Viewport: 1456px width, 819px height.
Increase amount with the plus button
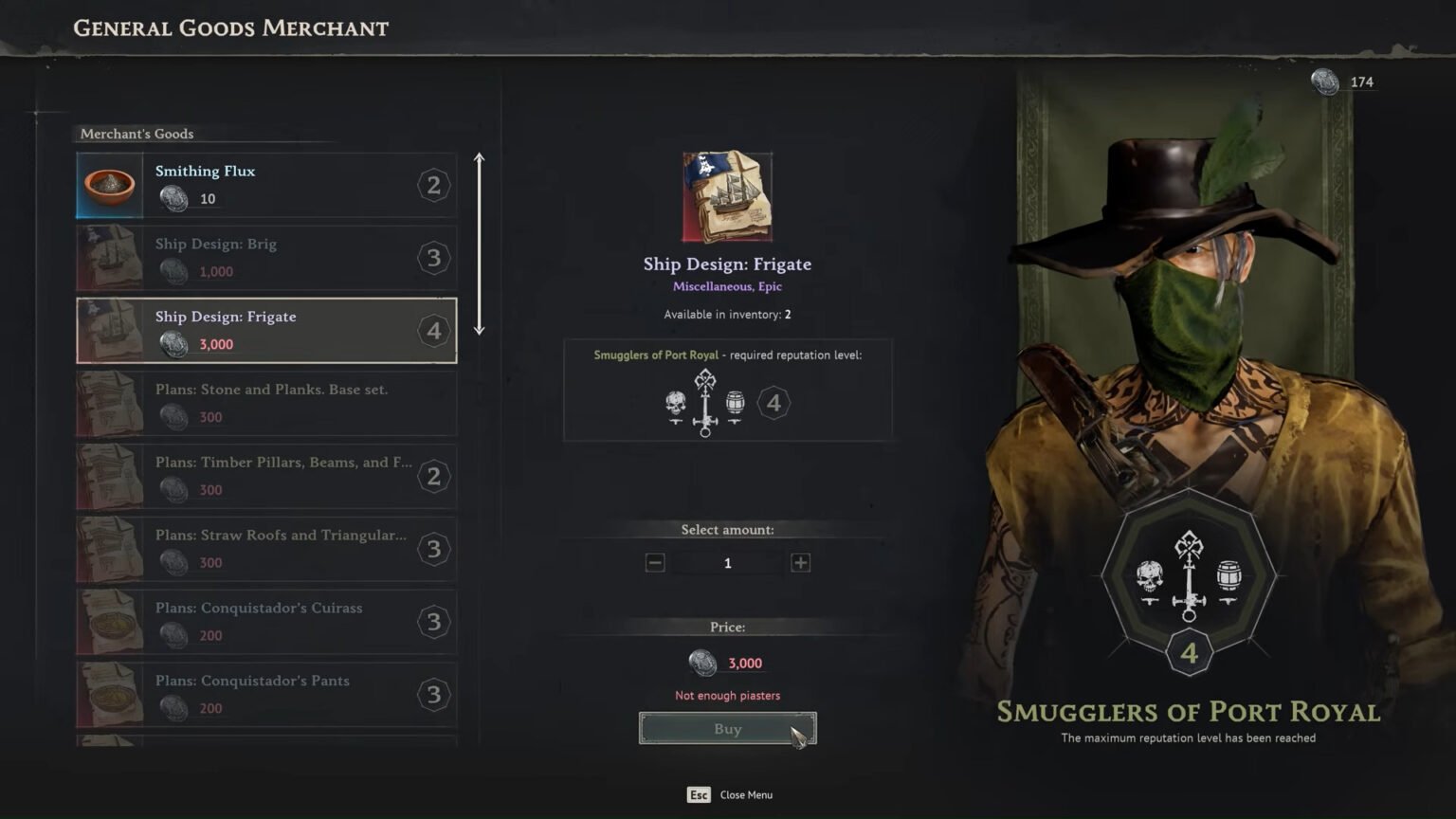(800, 562)
